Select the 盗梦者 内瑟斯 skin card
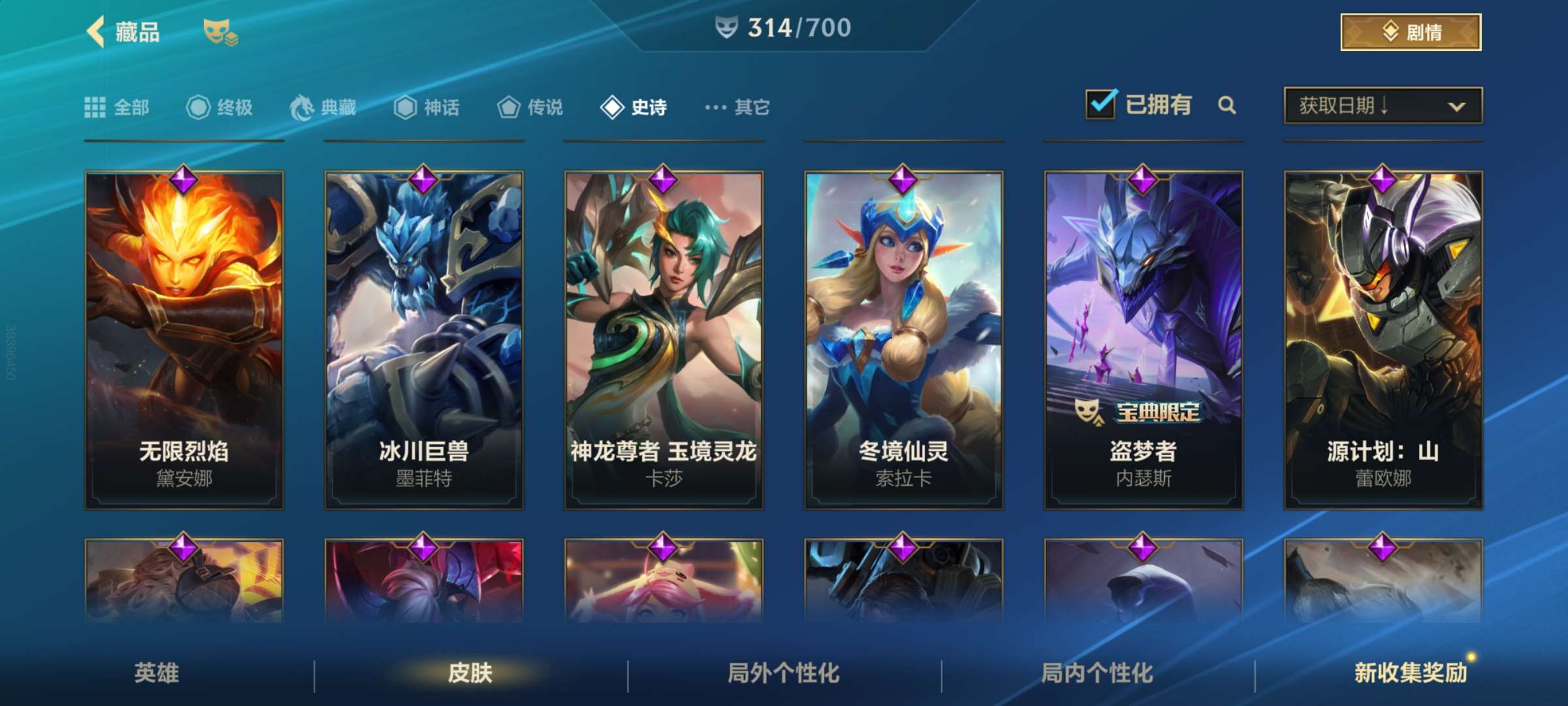This screenshot has width=1568, height=706. (1143, 340)
